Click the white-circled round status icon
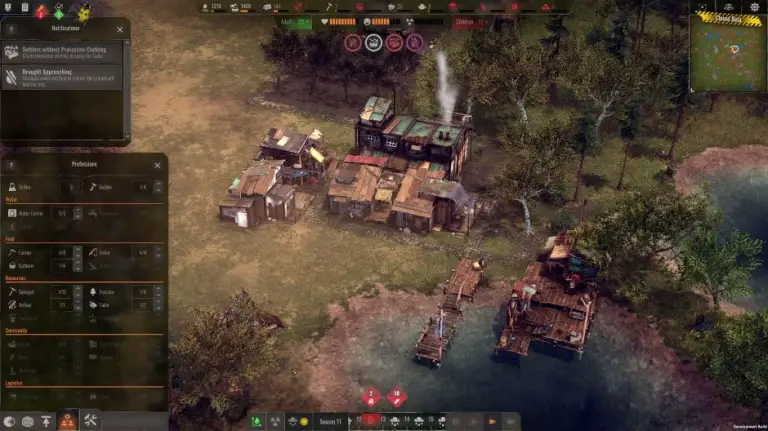 373,42
